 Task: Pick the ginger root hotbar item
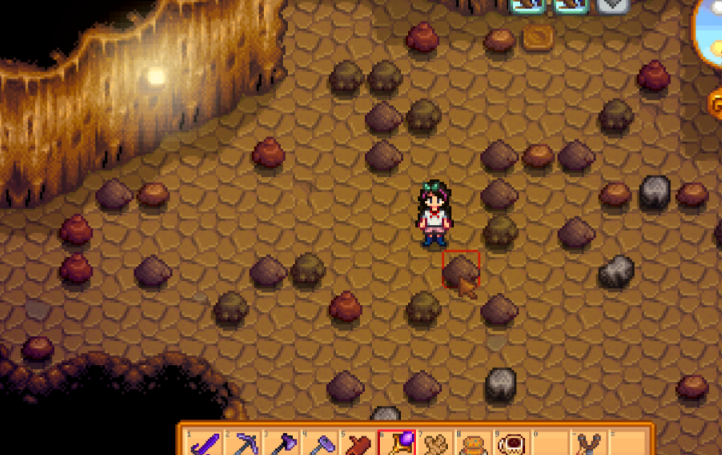[435, 442]
